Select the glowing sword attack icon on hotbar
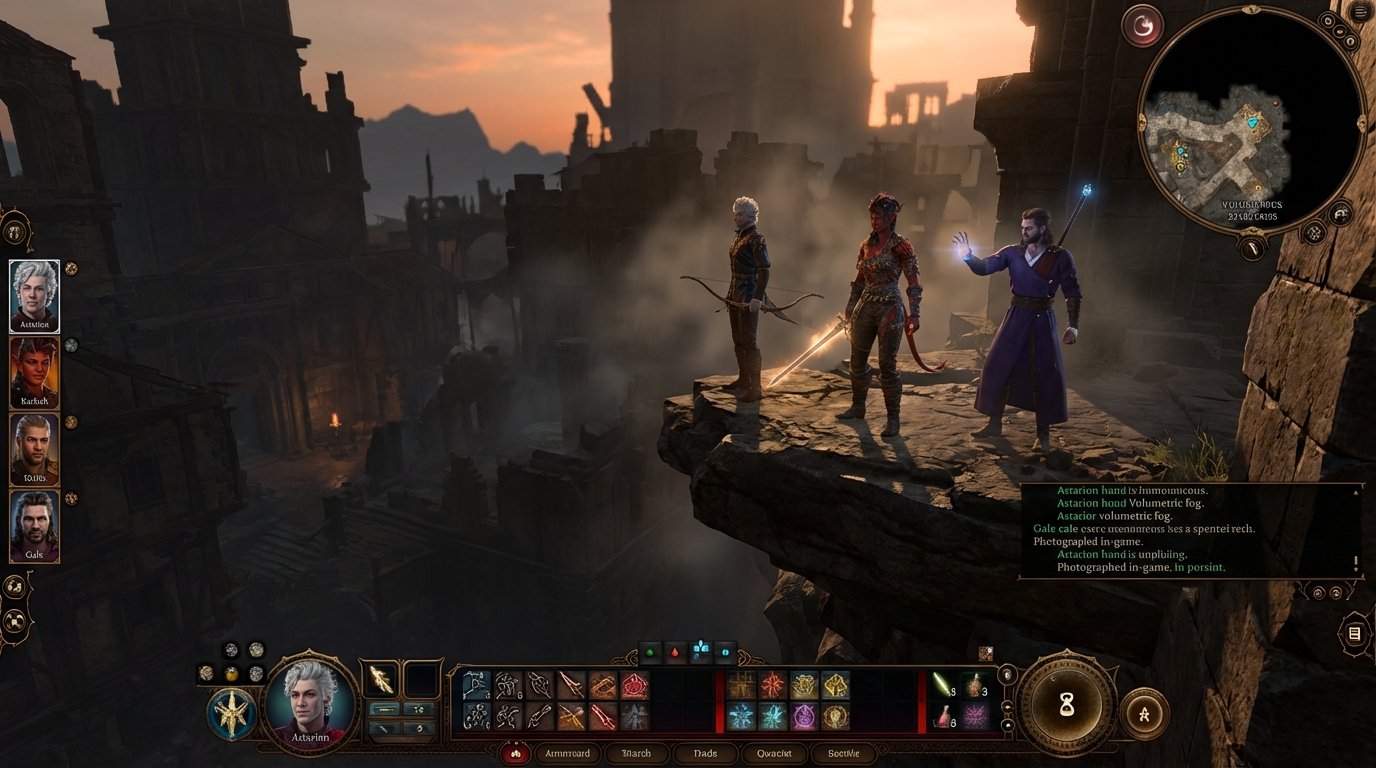Image resolution: width=1376 pixels, height=768 pixels. (x=942, y=685)
